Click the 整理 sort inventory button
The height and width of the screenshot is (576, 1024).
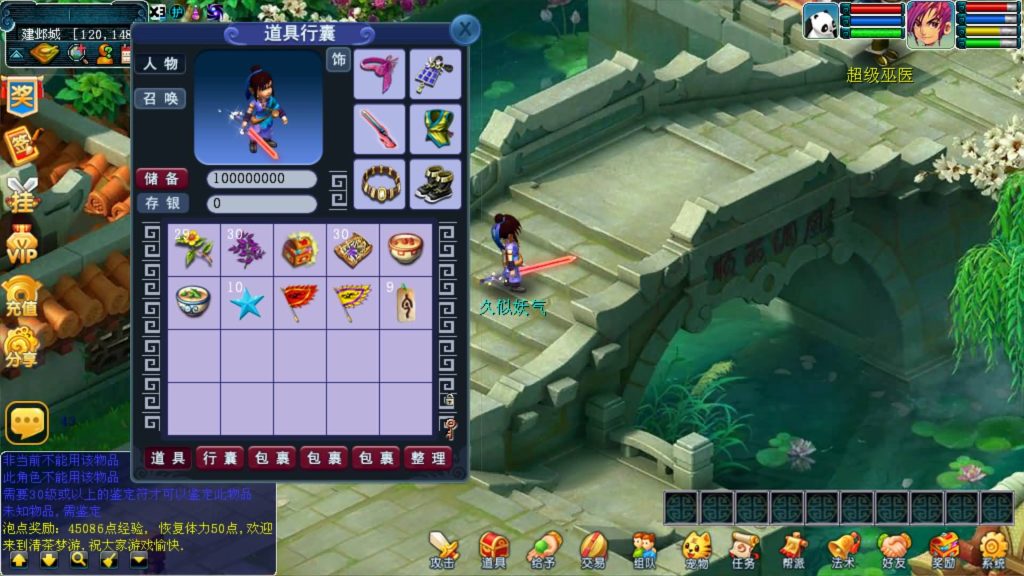(x=428, y=458)
